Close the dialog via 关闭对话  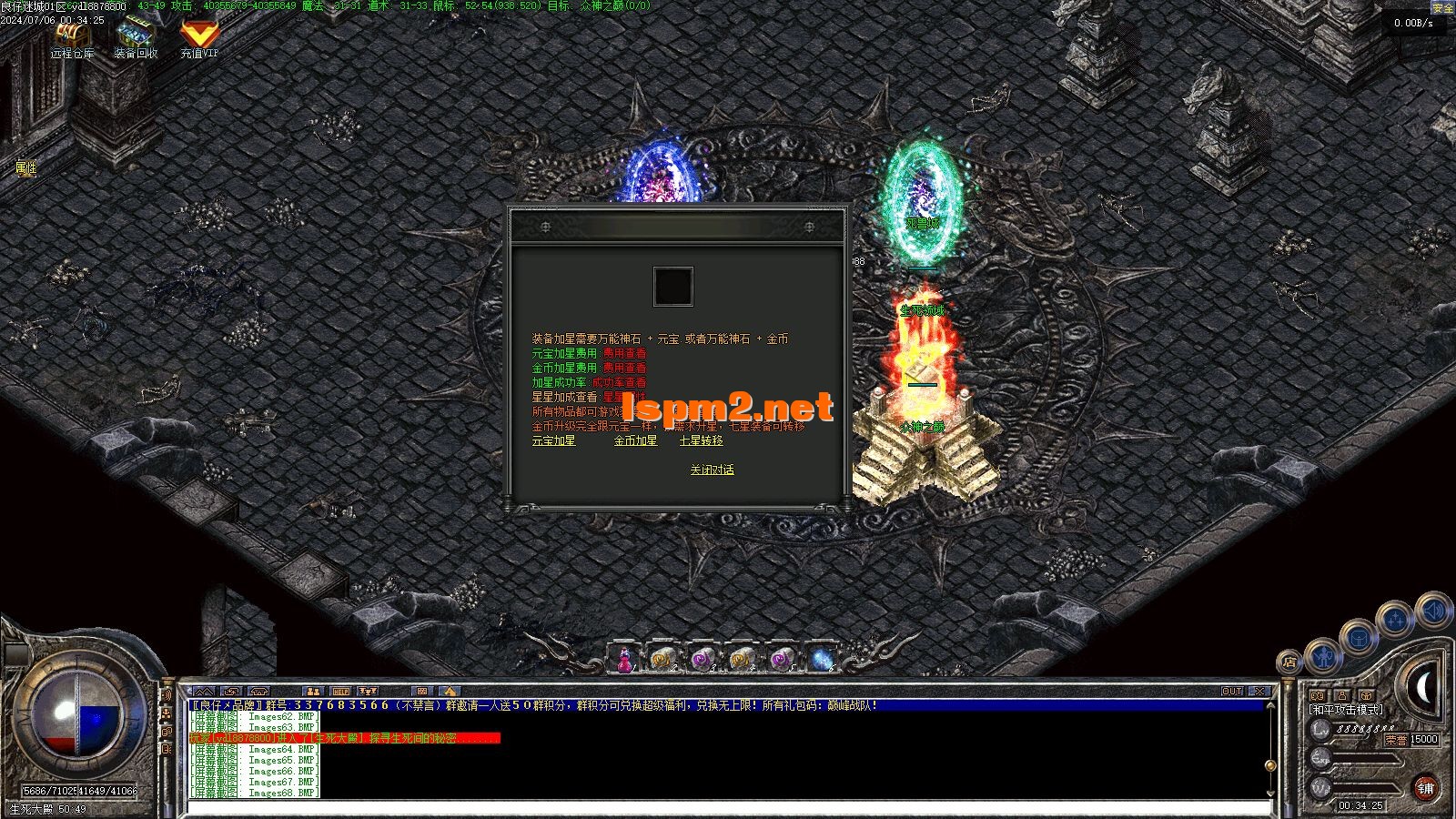click(x=712, y=470)
